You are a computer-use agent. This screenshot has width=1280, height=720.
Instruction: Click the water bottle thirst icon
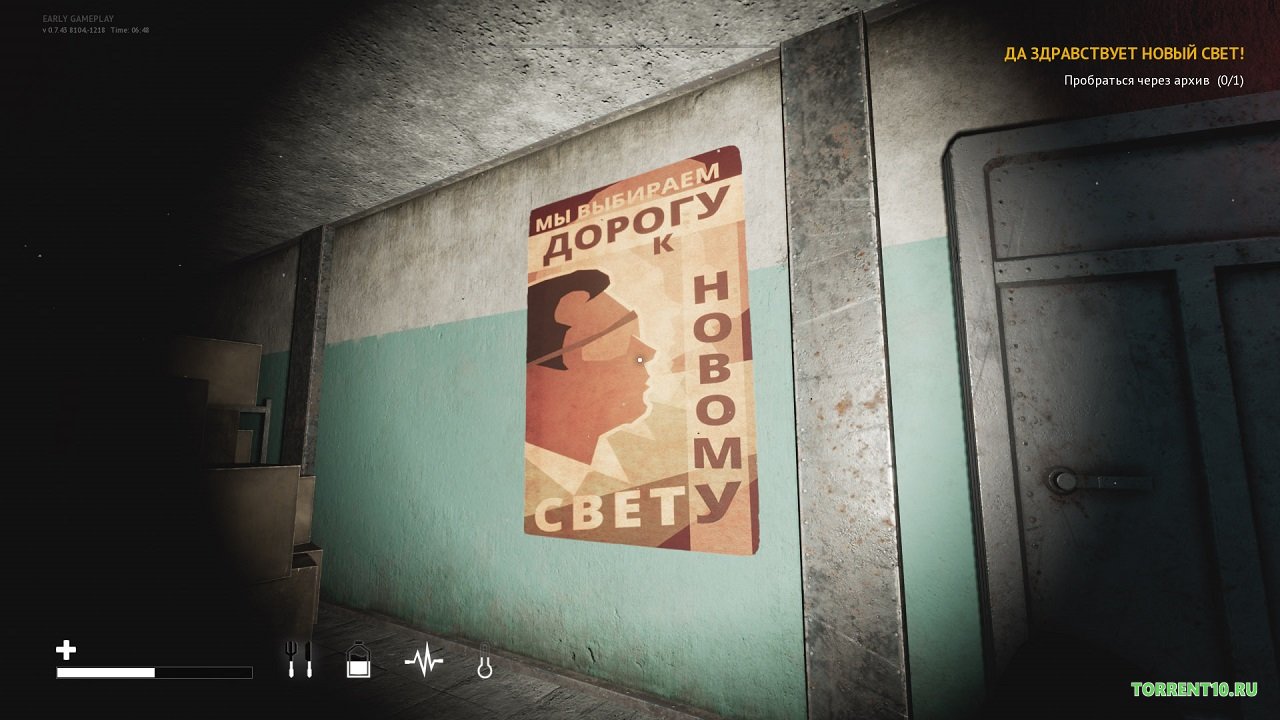[x=358, y=661]
